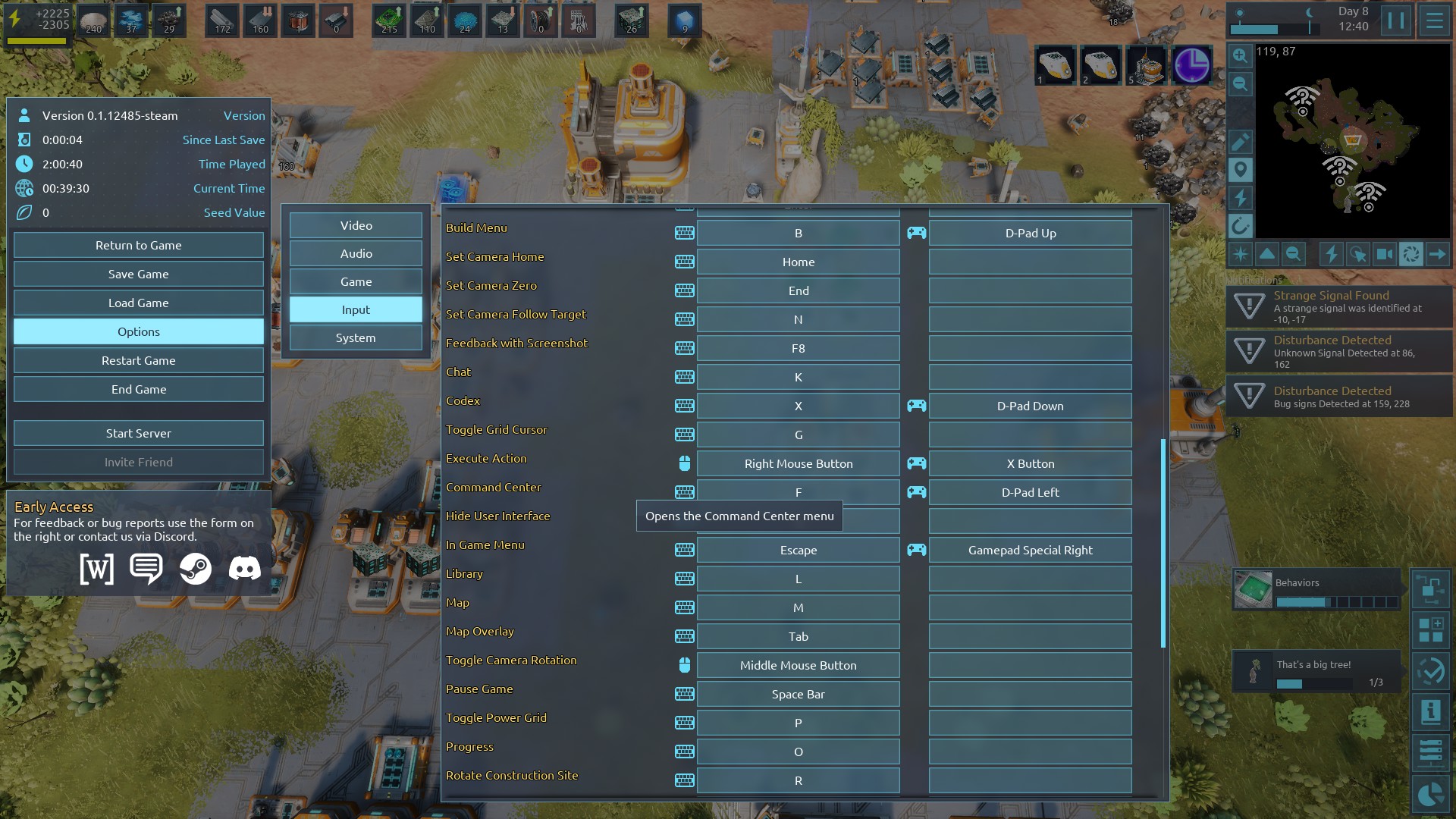Viewport: 1456px width, 819px height.
Task: Switch to the Video settings tab
Action: (x=356, y=226)
